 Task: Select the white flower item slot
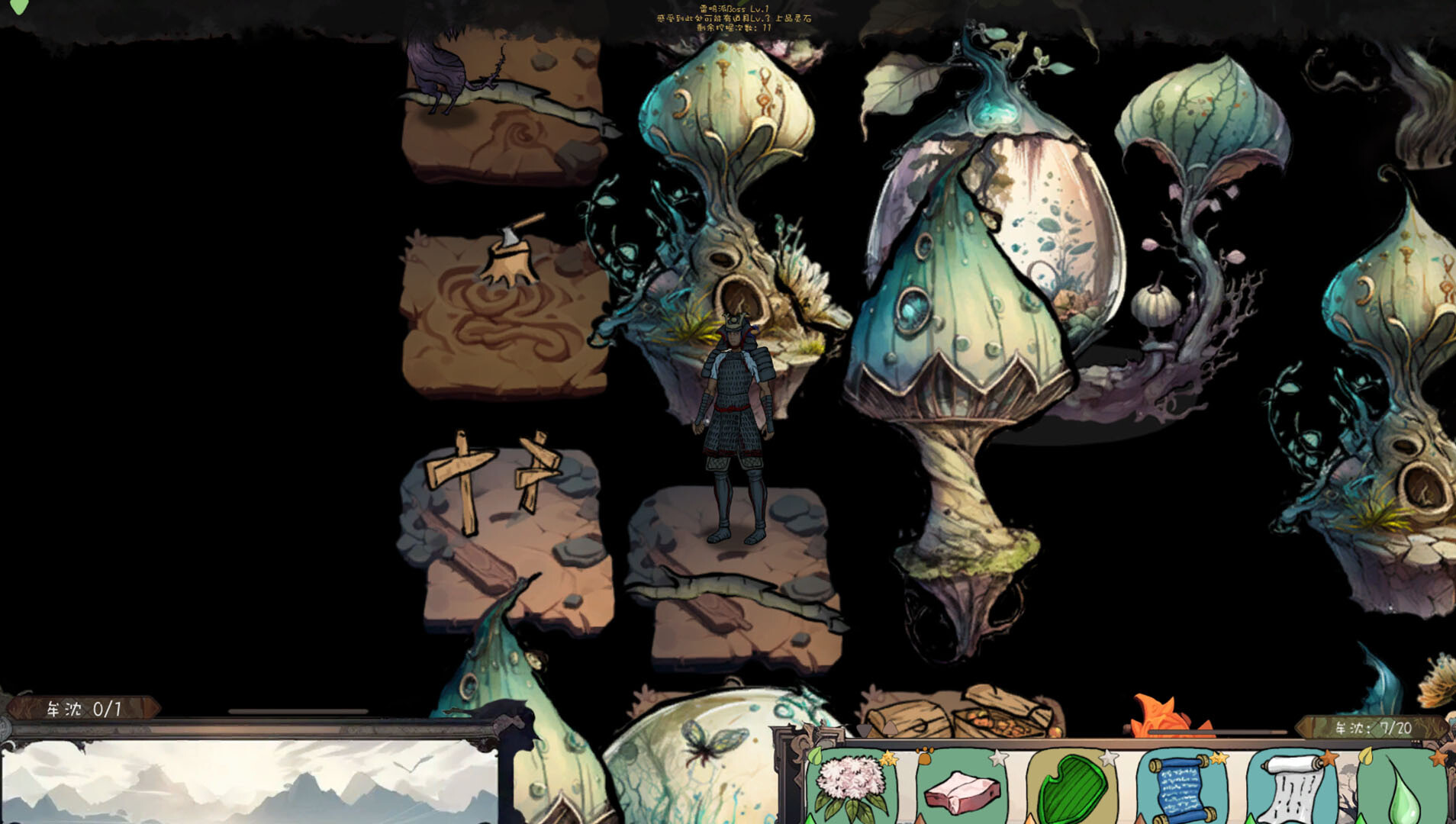[850, 787]
